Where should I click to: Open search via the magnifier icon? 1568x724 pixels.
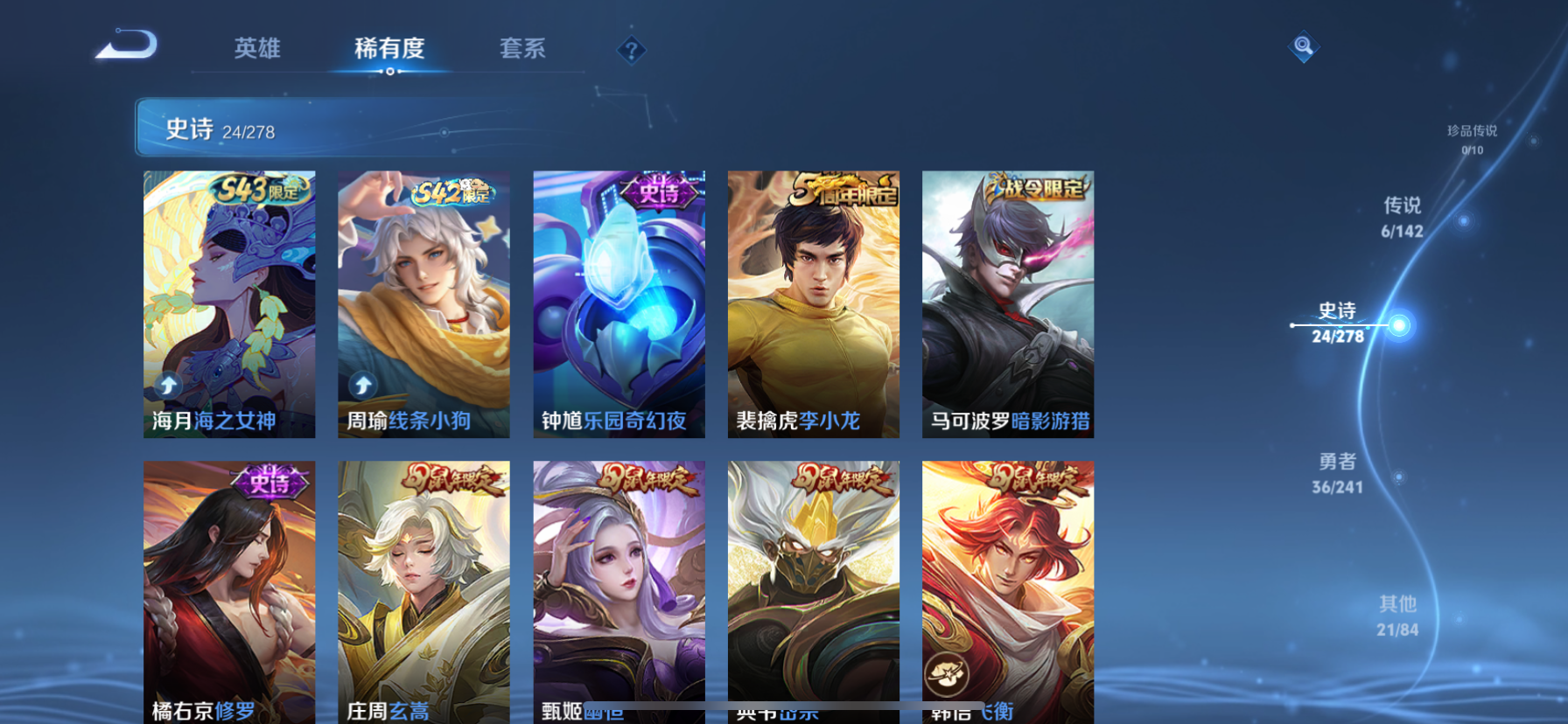1303,45
